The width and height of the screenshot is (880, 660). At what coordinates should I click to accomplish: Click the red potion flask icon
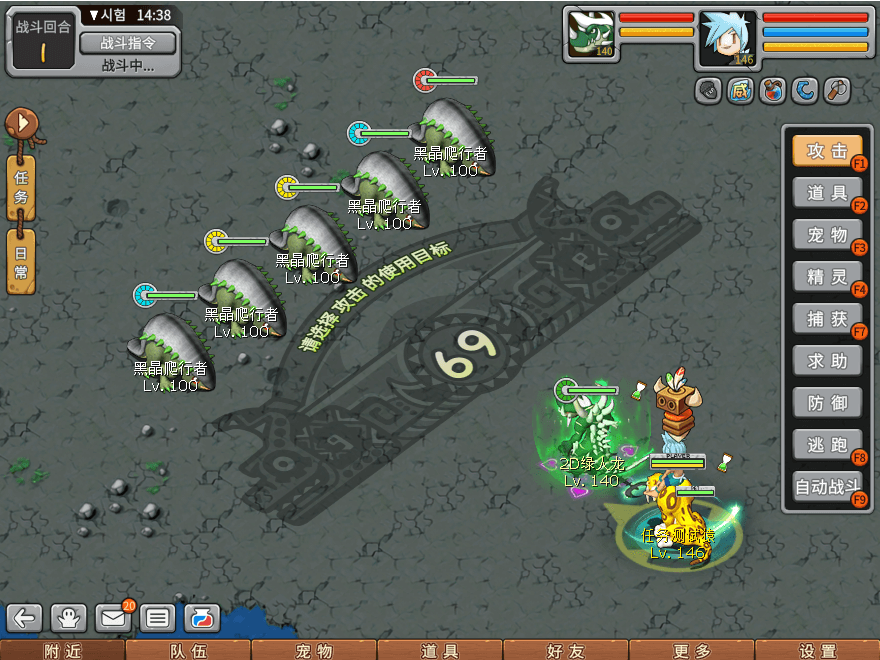(772, 91)
